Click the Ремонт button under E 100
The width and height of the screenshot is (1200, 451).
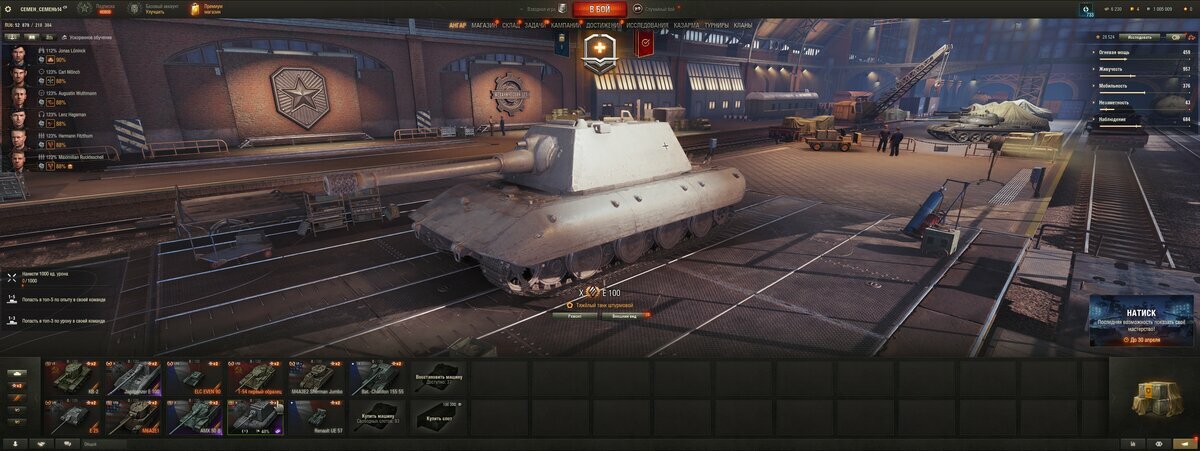click(574, 315)
